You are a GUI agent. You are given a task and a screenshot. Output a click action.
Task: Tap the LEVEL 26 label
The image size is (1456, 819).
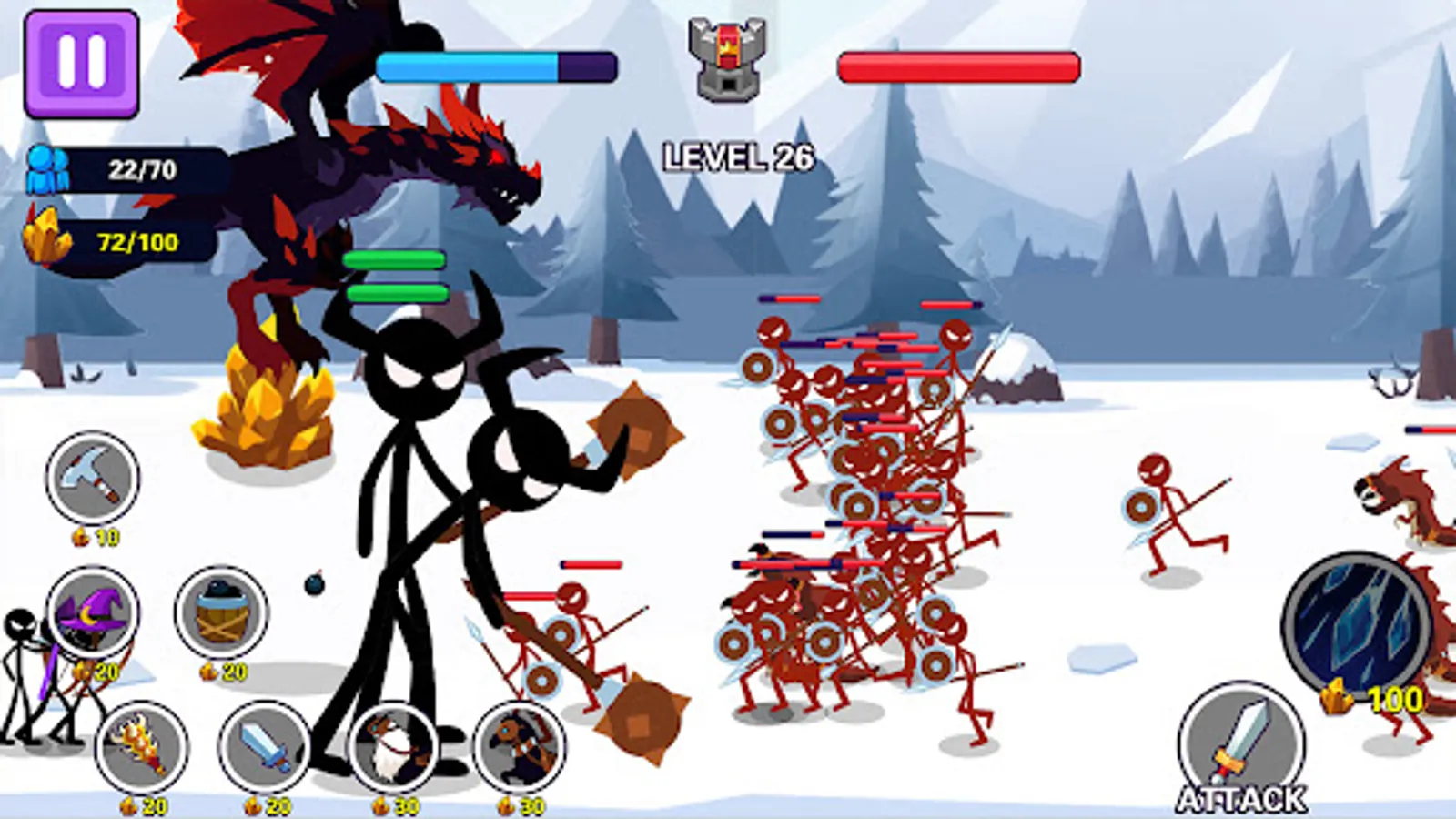pyautogui.click(x=739, y=157)
